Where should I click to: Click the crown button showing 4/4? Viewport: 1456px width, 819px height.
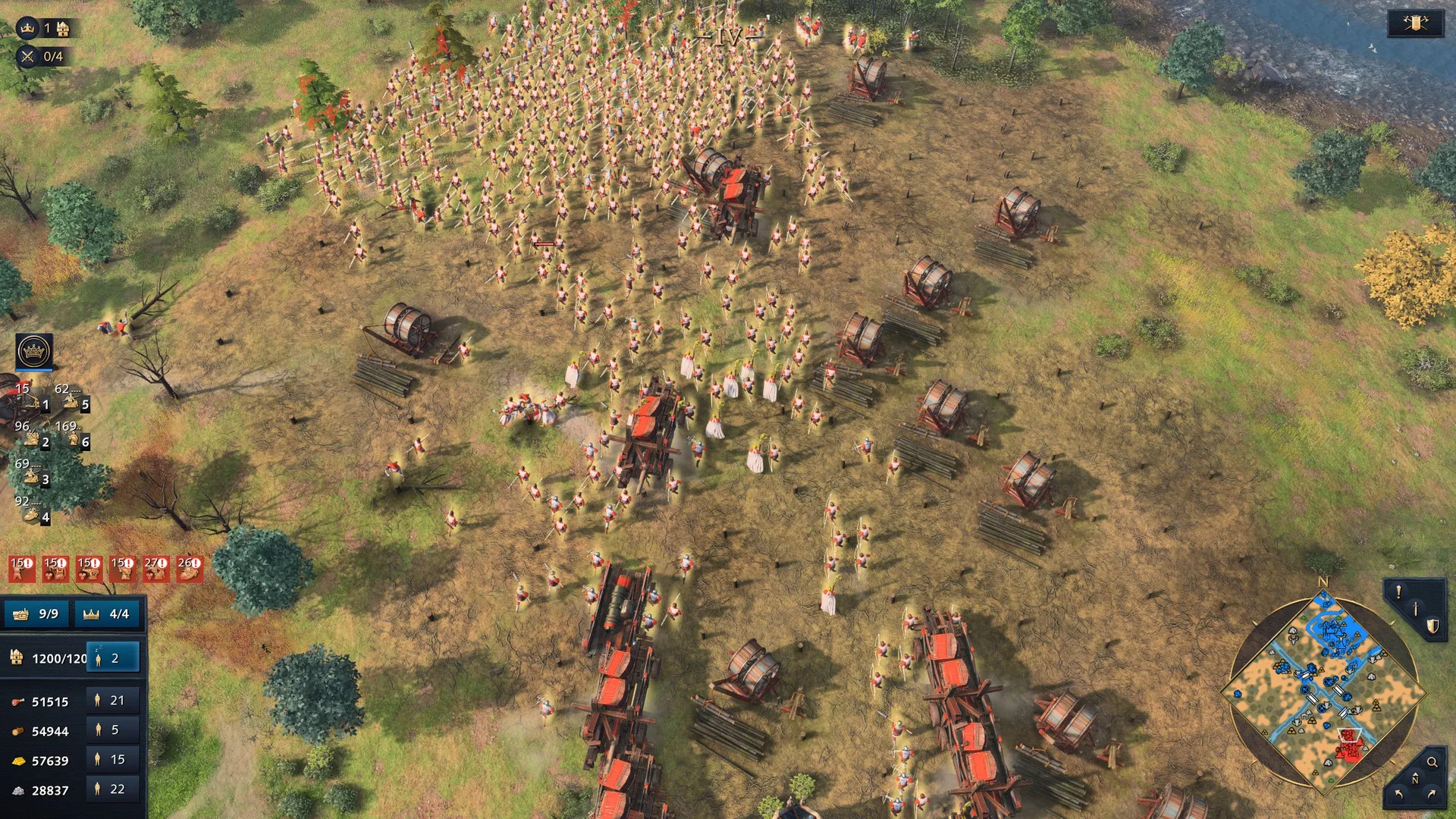[107, 613]
